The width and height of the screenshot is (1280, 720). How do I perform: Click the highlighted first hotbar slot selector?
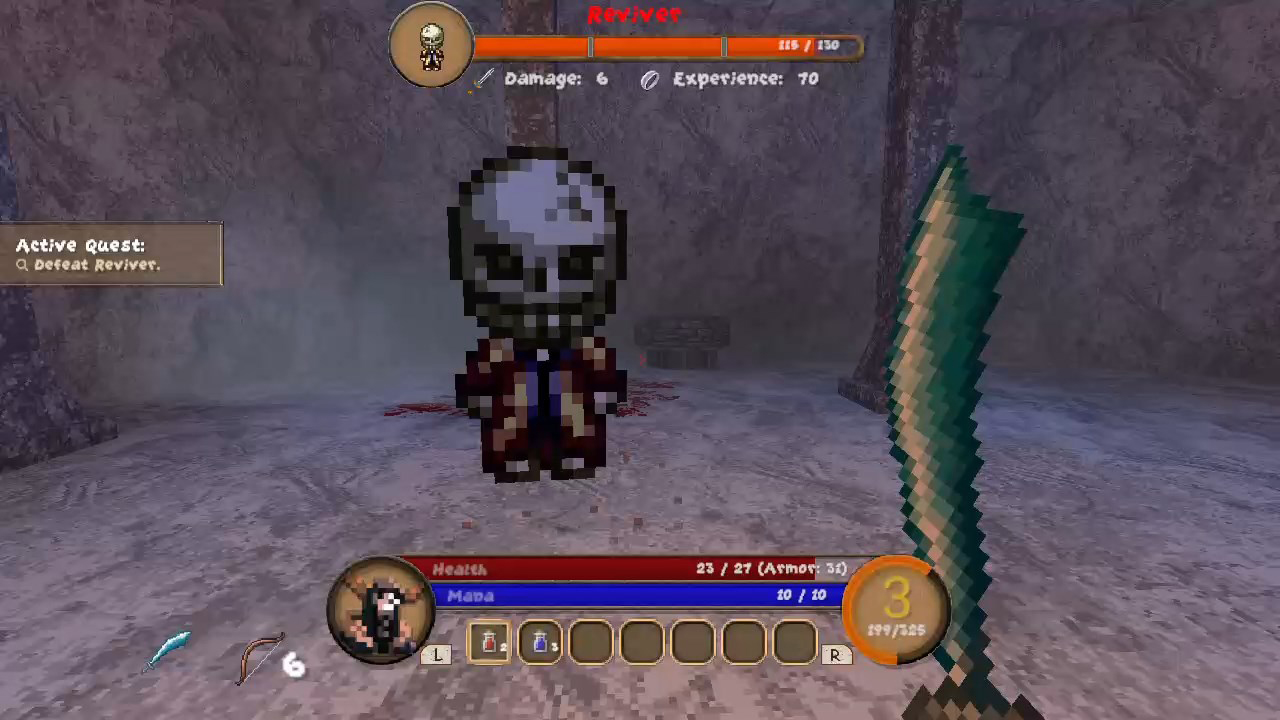(488, 641)
